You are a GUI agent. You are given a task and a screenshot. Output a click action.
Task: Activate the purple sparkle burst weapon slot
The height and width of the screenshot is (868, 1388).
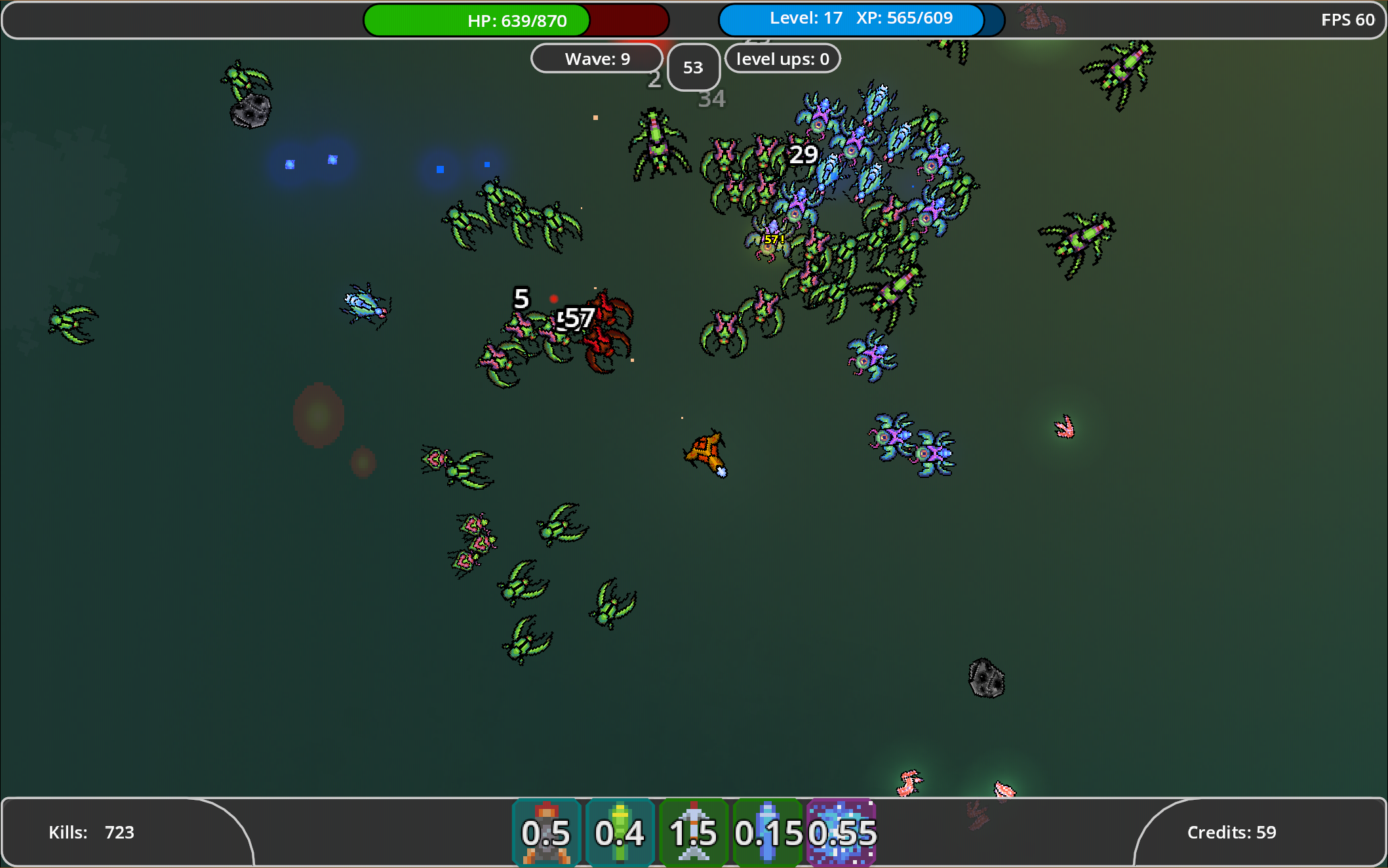coord(842,833)
